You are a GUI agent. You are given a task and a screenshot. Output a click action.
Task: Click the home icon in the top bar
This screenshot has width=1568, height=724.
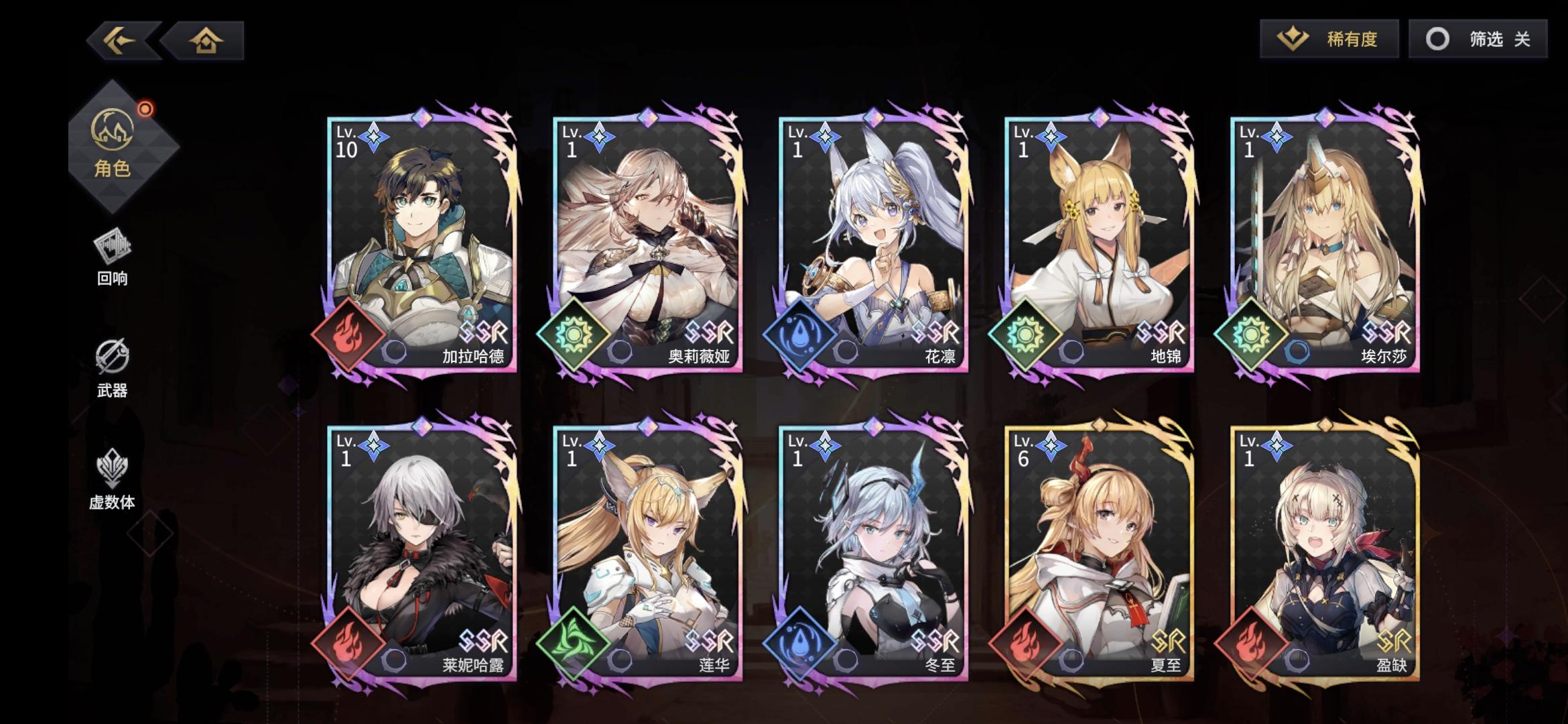pyautogui.click(x=208, y=42)
